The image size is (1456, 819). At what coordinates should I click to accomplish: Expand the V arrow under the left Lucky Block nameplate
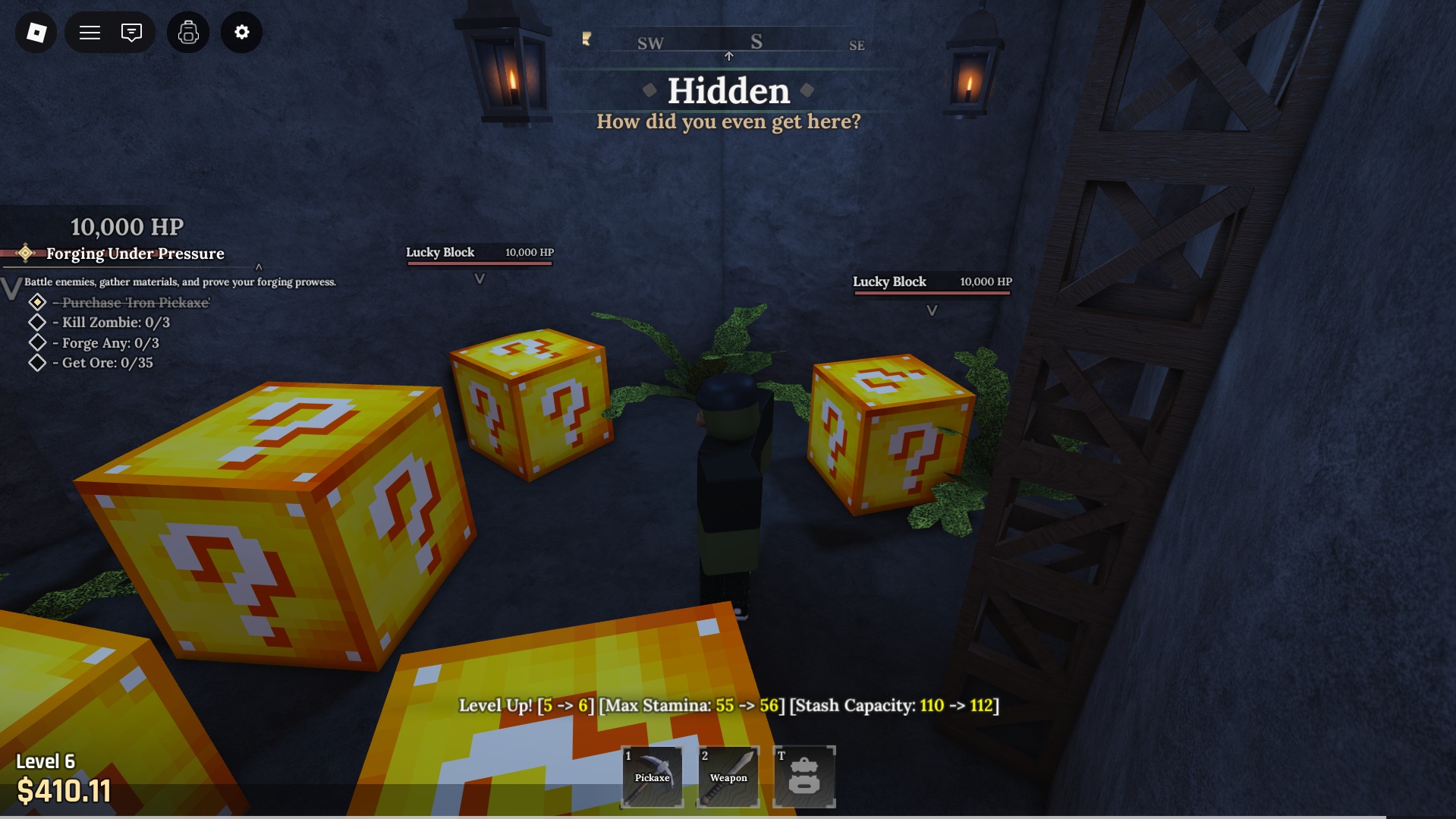click(x=480, y=278)
